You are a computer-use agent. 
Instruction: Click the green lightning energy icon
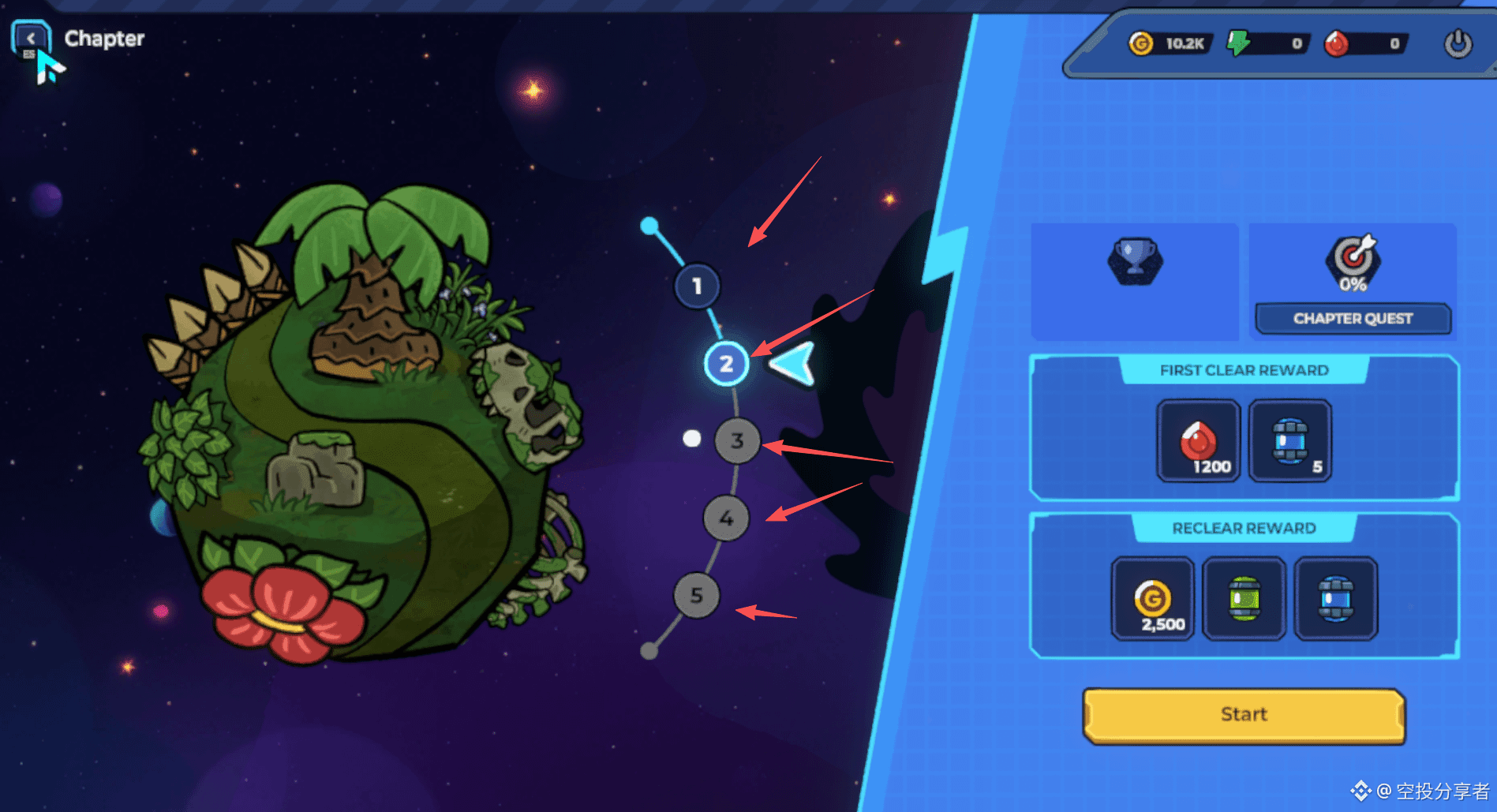pyautogui.click(x=1238, y=43)
